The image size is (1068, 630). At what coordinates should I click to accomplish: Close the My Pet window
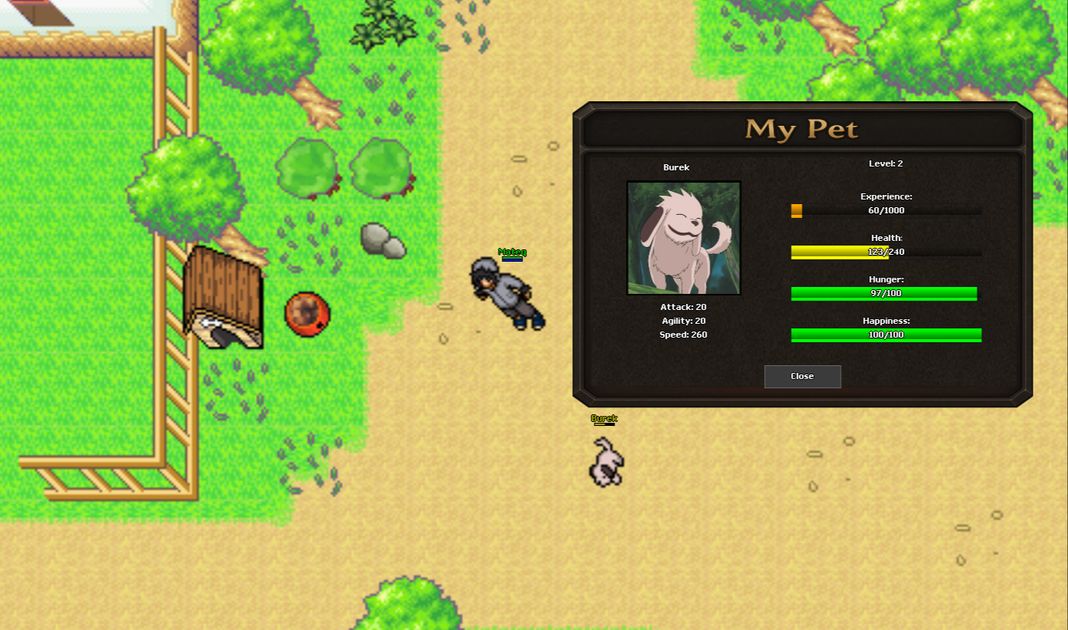802,376
